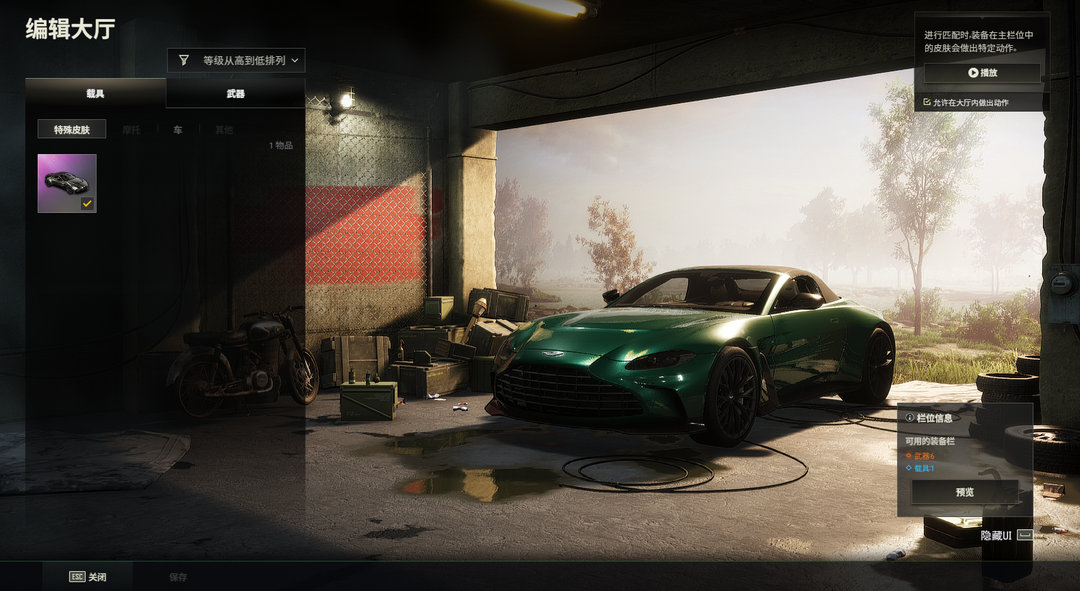Open the 等级从高到低排列 sort dropdown
The image size is (1080, 591).
pyautogui.click(x=236, y=60)
